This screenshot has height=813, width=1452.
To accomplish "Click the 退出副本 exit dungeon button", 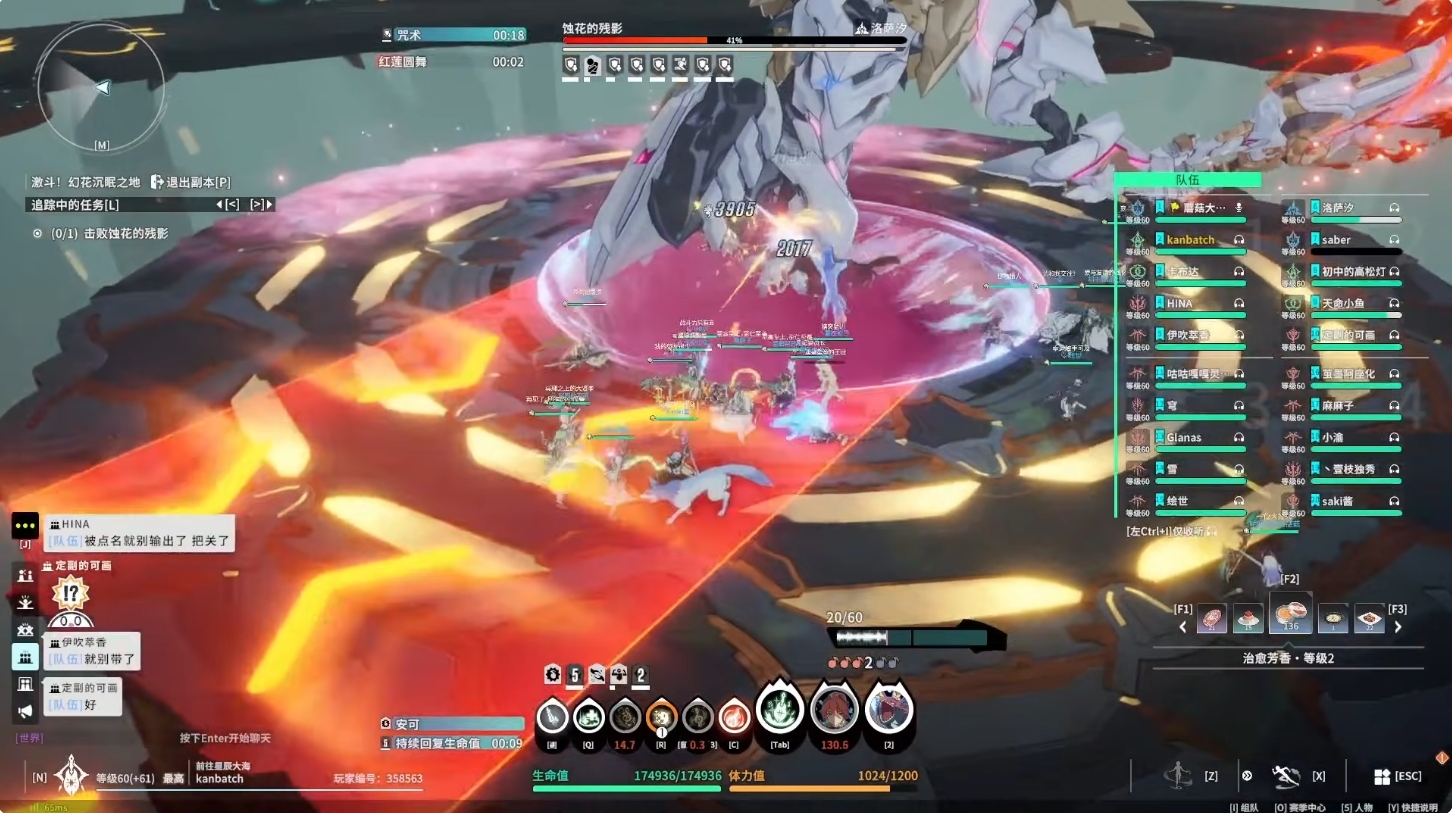I will [x=190, y=182].
